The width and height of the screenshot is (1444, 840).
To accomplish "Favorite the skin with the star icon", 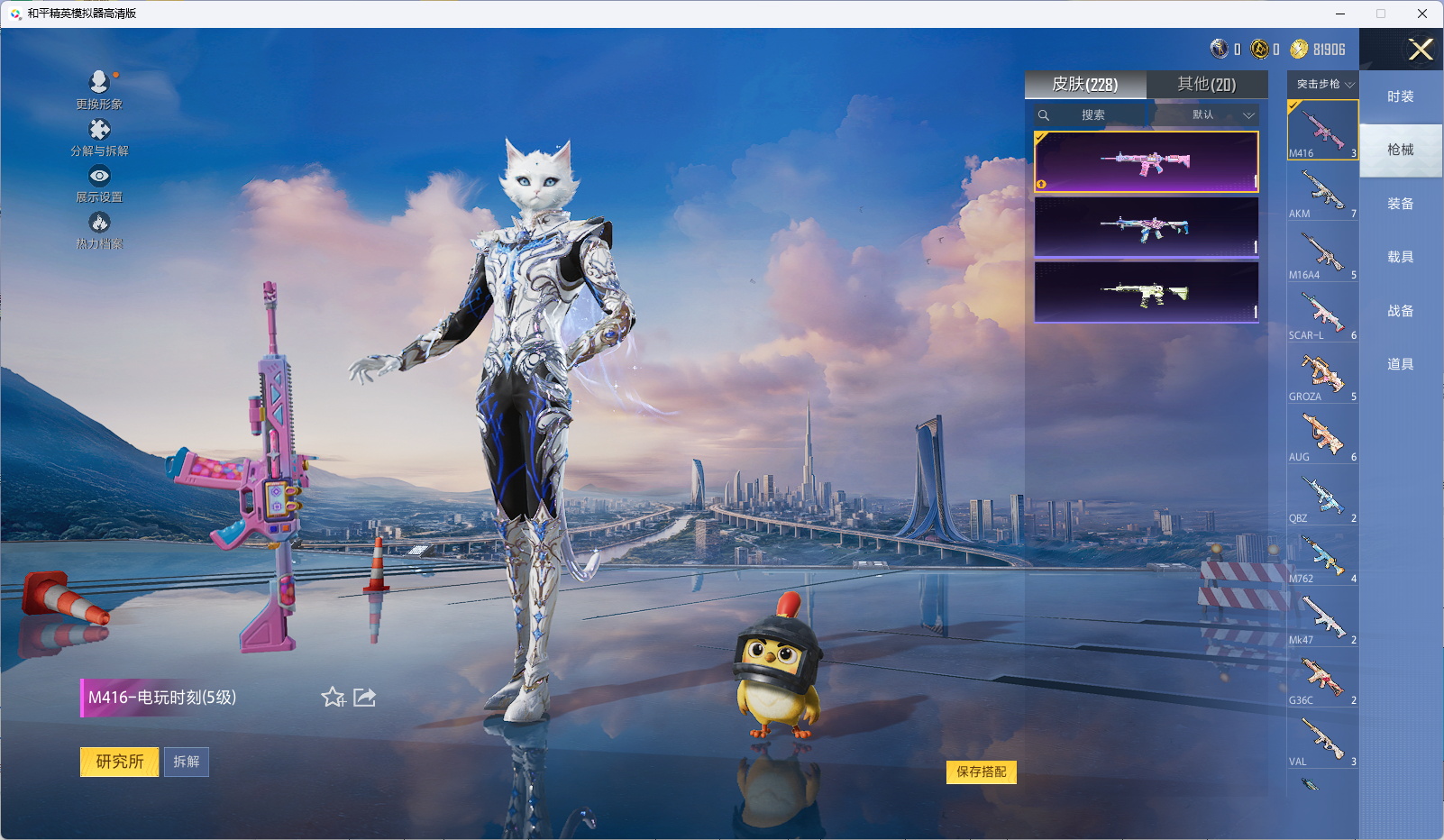I will (333, 697).
